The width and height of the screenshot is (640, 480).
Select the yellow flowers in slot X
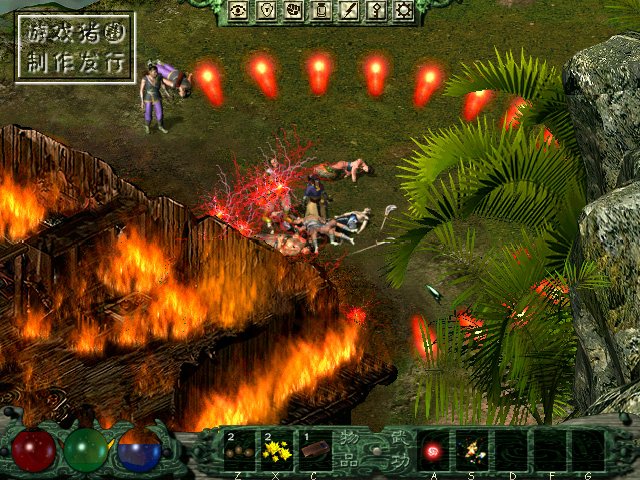(x=276, y=450)
